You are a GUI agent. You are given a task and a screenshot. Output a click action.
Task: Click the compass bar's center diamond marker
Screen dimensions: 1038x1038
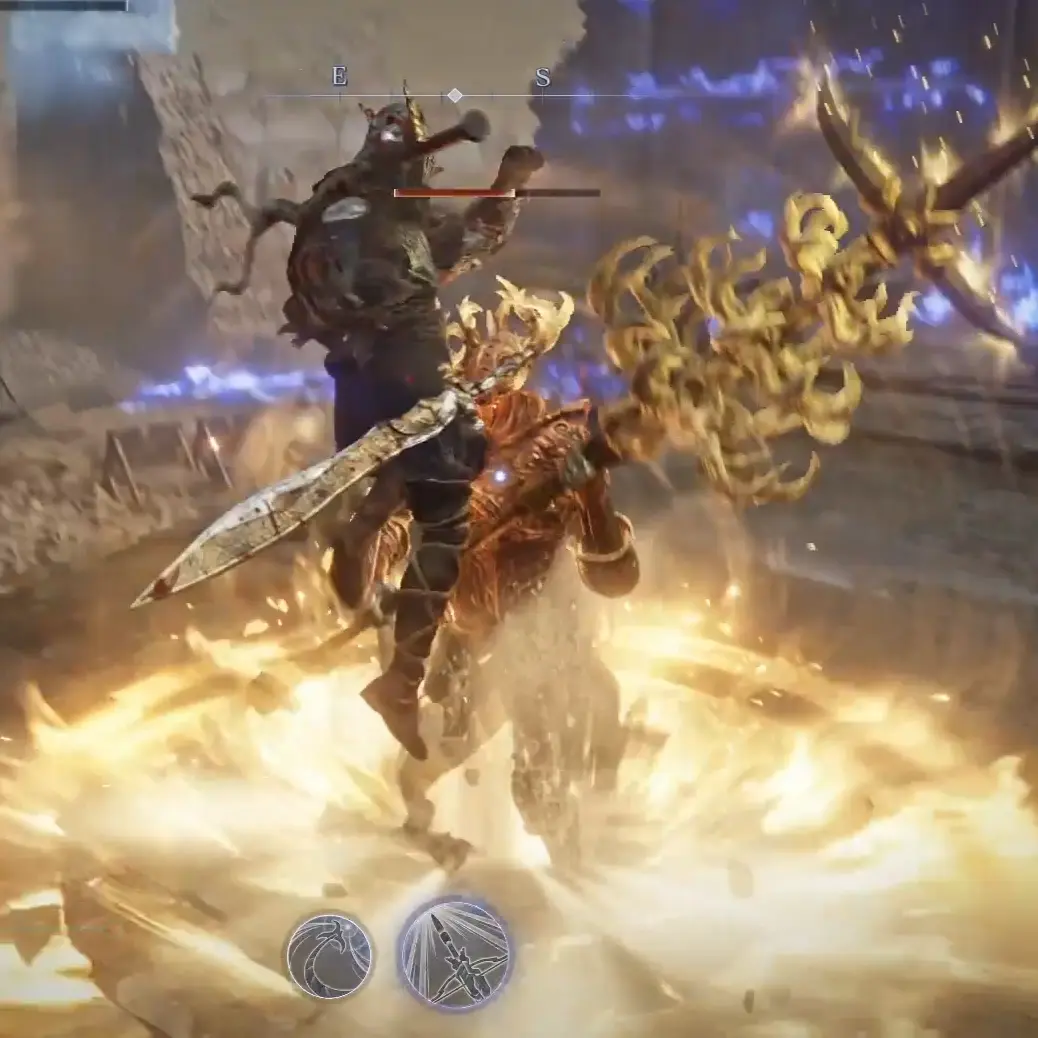[454, 95]
